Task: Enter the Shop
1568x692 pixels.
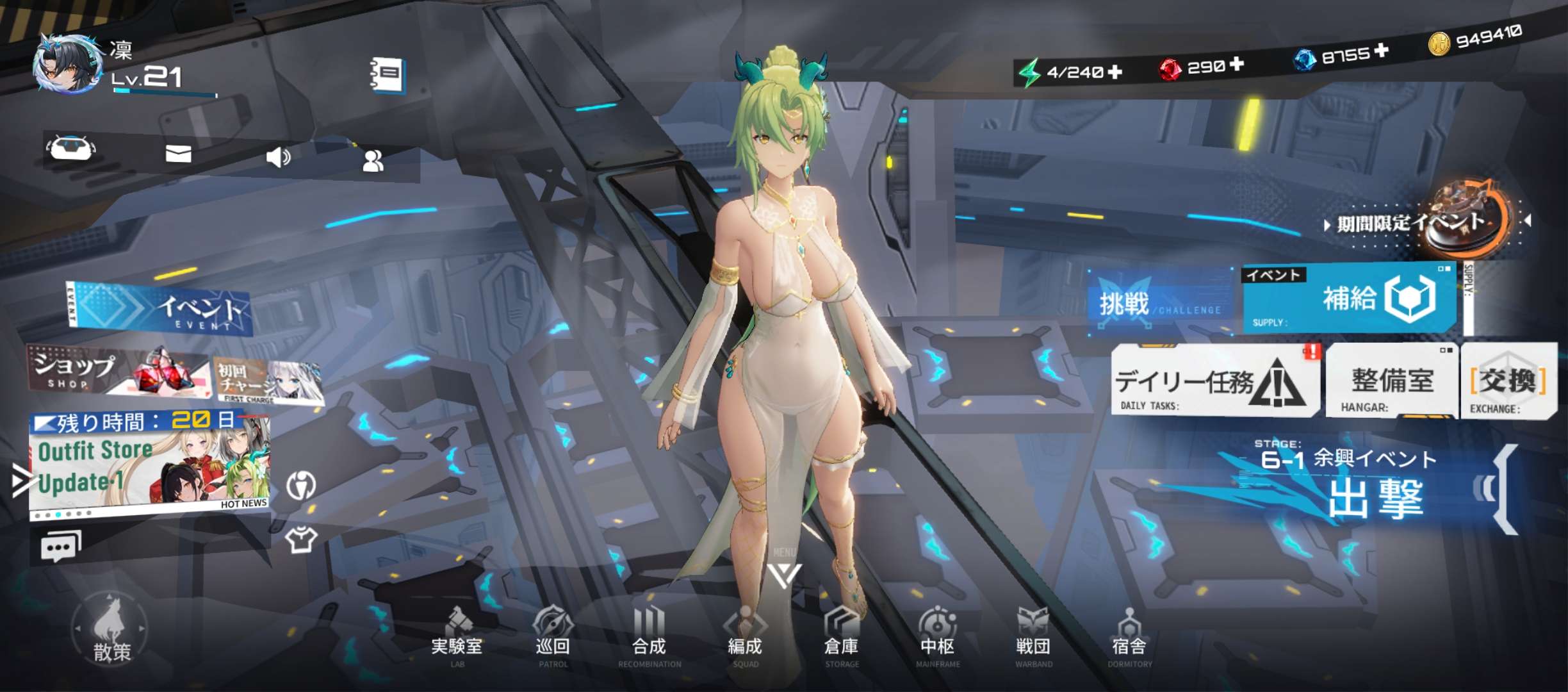Action: pos(118,372)
